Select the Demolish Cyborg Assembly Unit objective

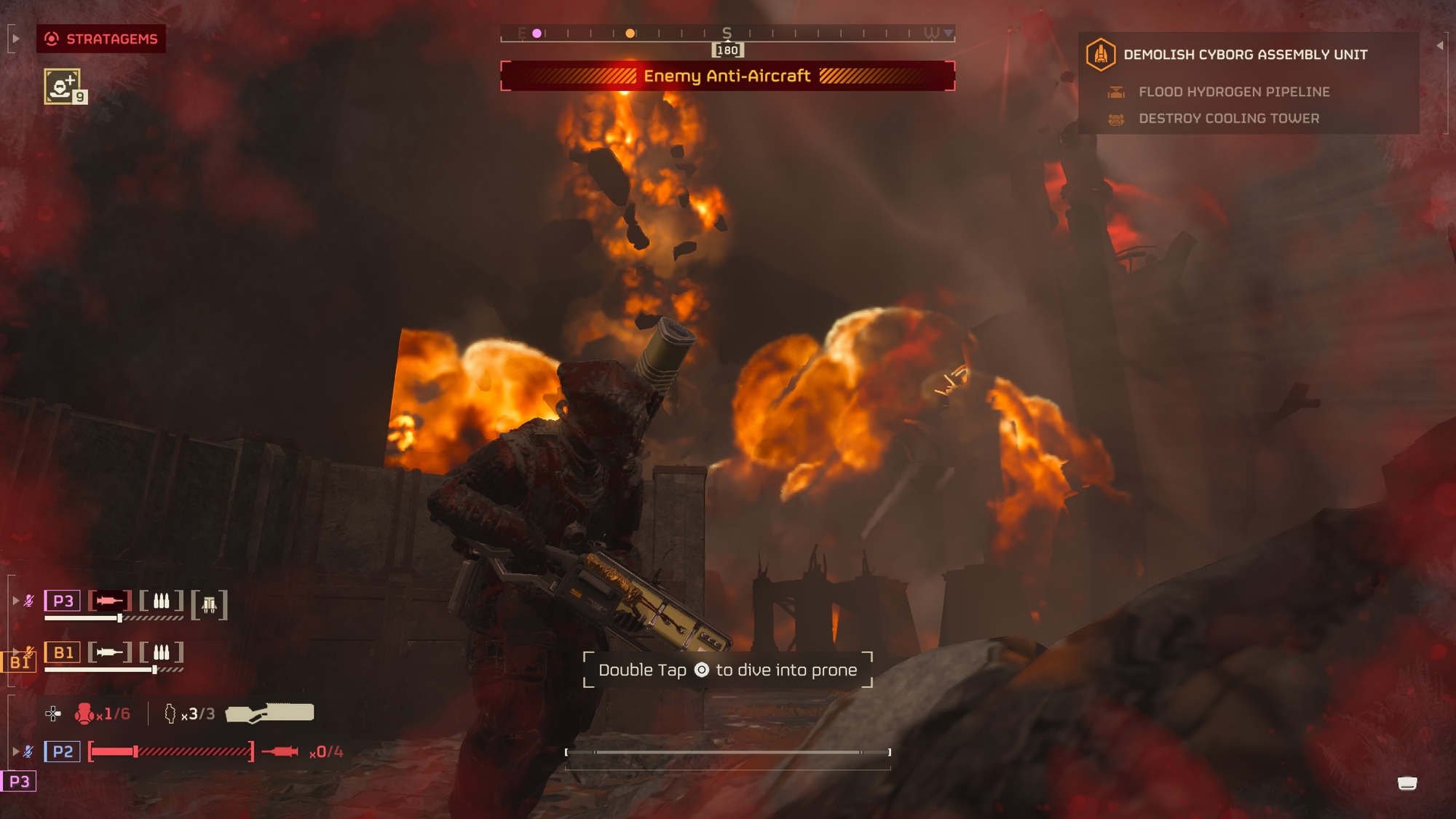pyautogui.click(x=1245, y=55)
